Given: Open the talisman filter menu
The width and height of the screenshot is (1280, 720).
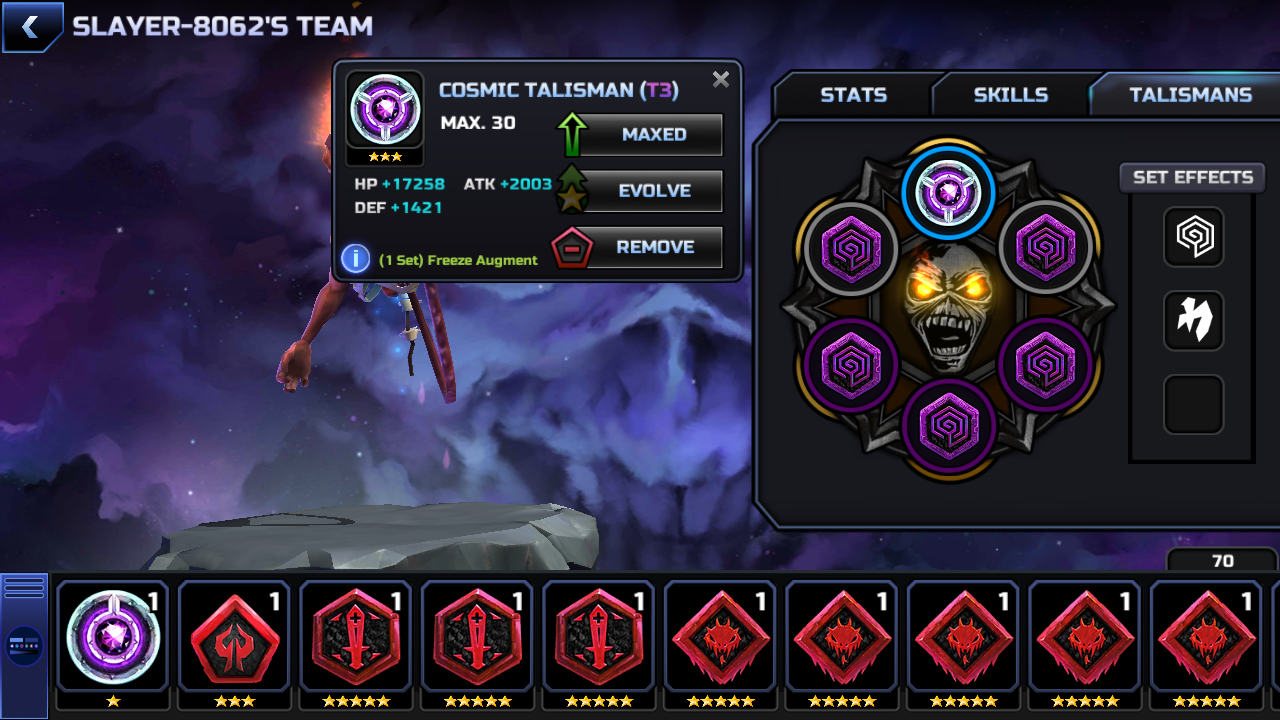Looking at the screenshot, I should (x=24, y=646).
